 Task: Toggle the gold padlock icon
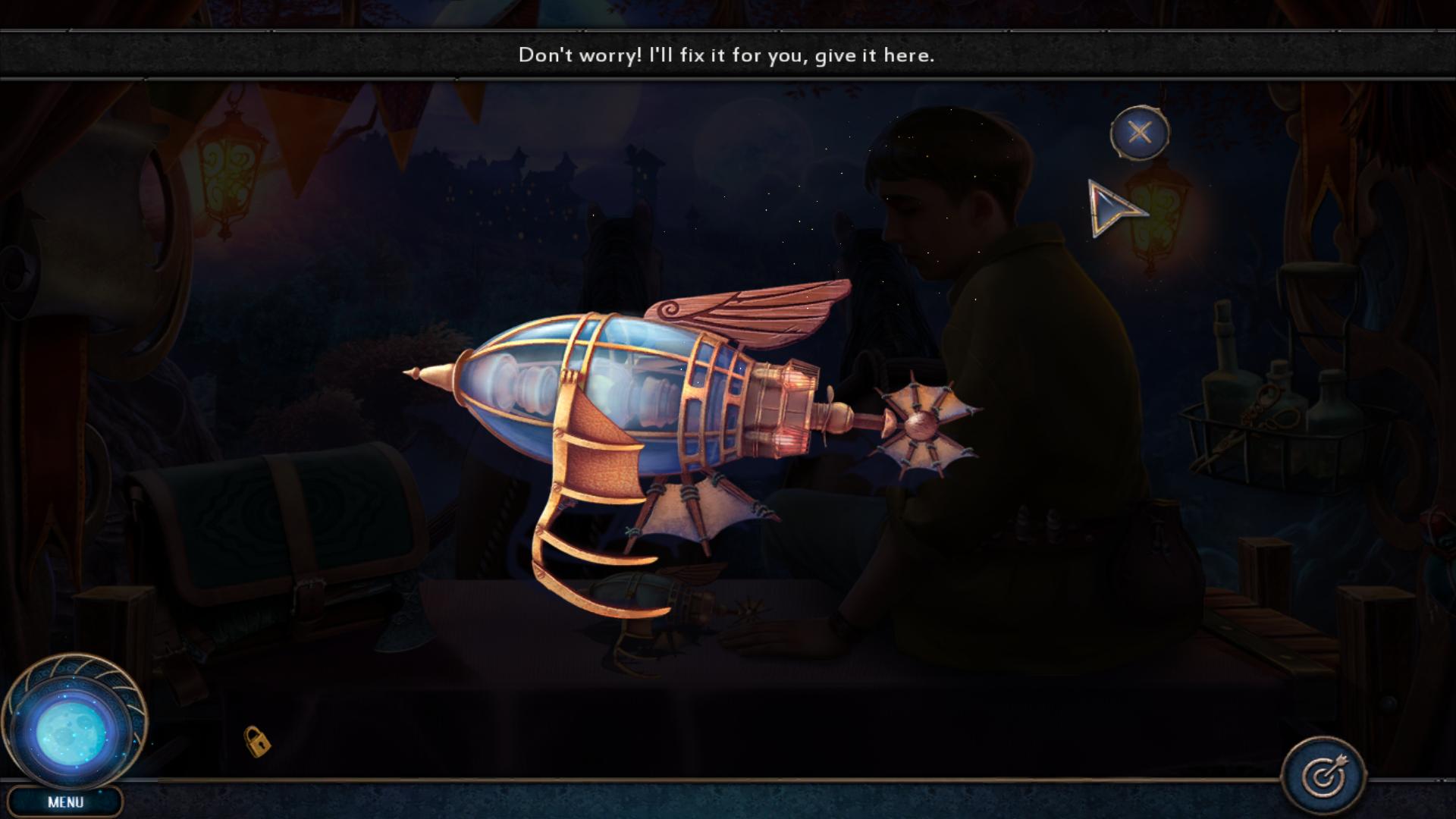[x=257, y=741]
